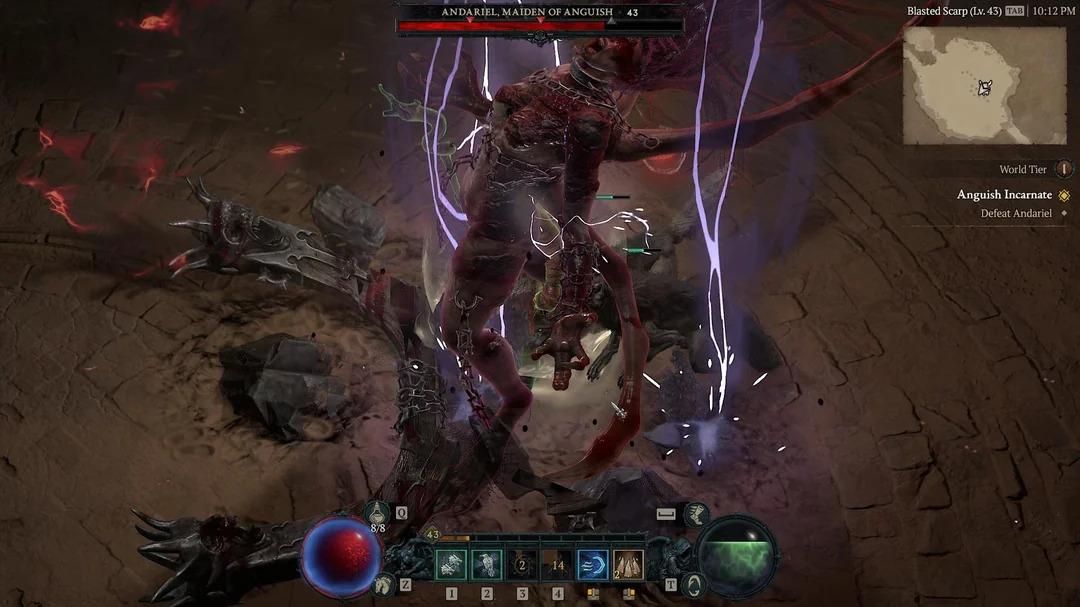1080x607 pixels.
Task: Activate the skill in slot 1
Action: click(451, 566)
